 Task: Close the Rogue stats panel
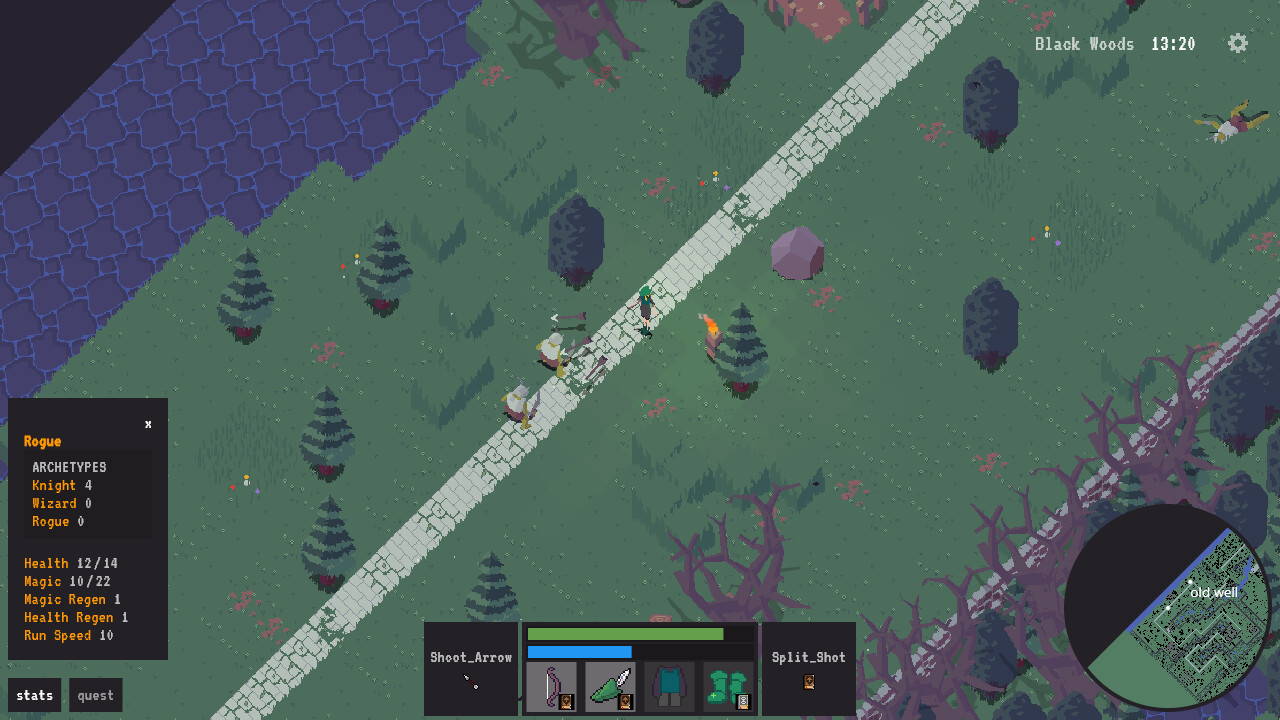pos(148,424)
